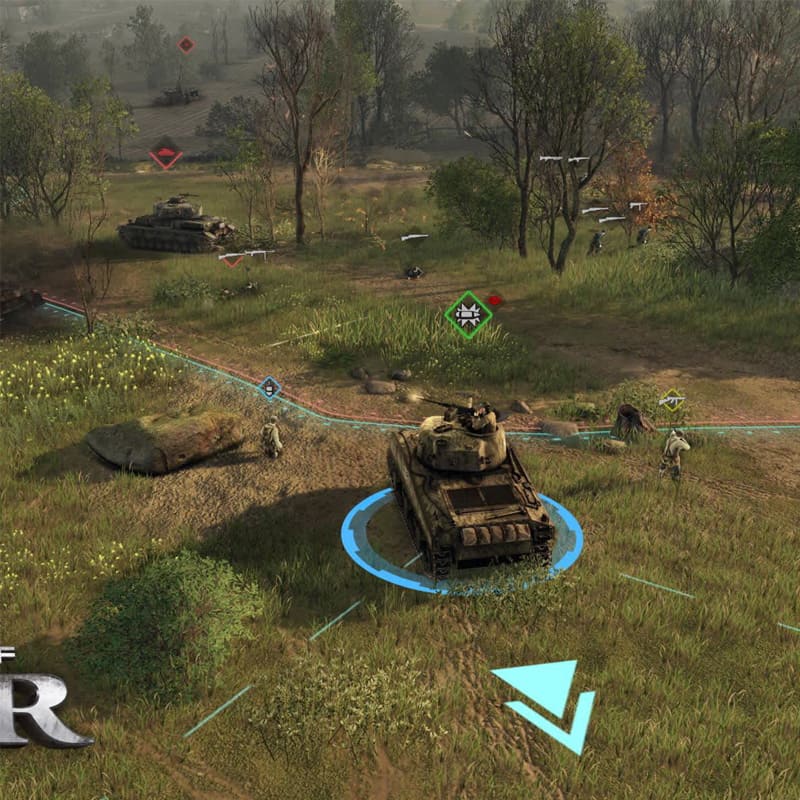
Task: Select the green diamond tank unit marker
Action: tap(468, 315)
